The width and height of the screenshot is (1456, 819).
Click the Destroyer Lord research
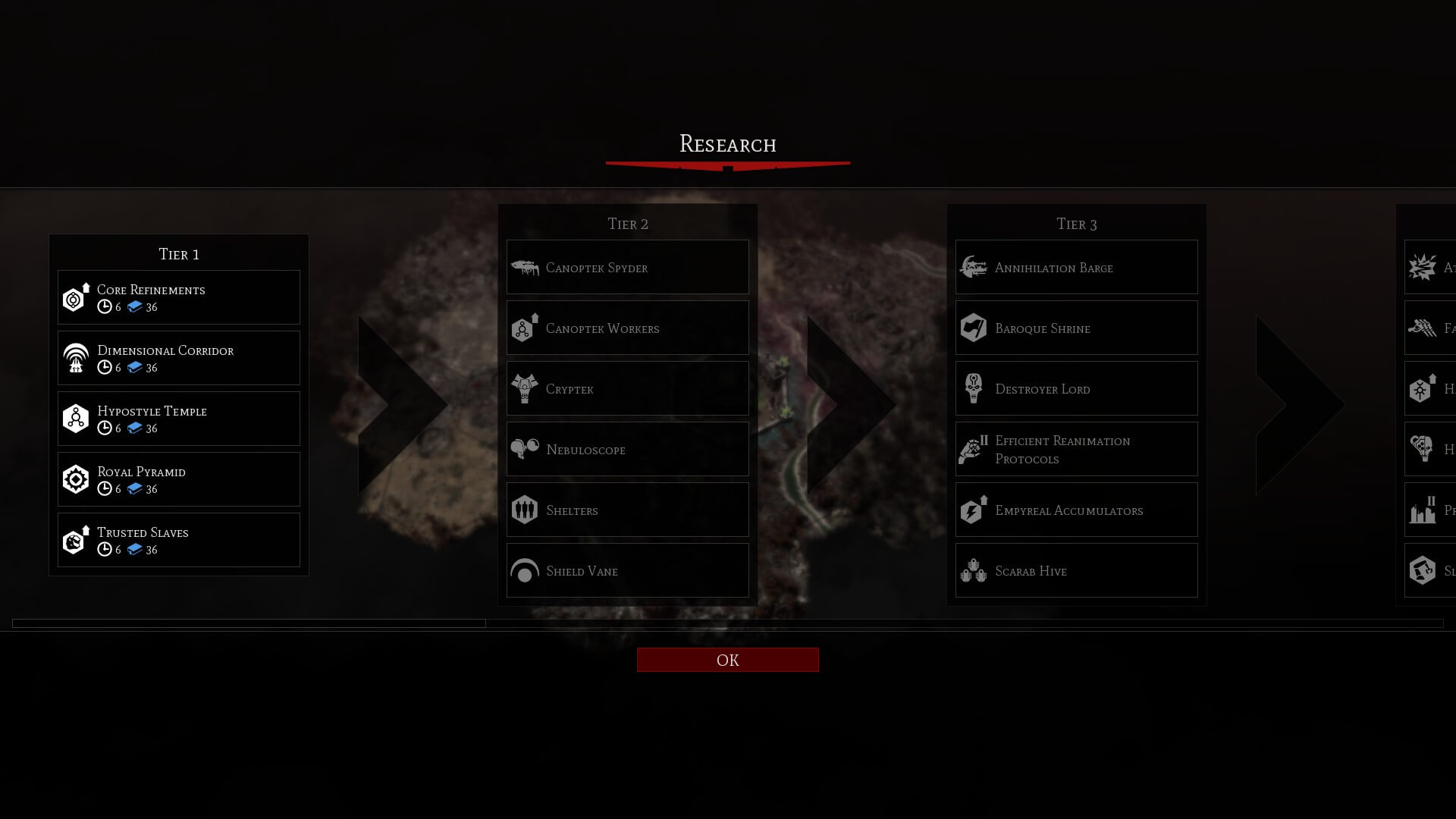(x=1076, y=388)
